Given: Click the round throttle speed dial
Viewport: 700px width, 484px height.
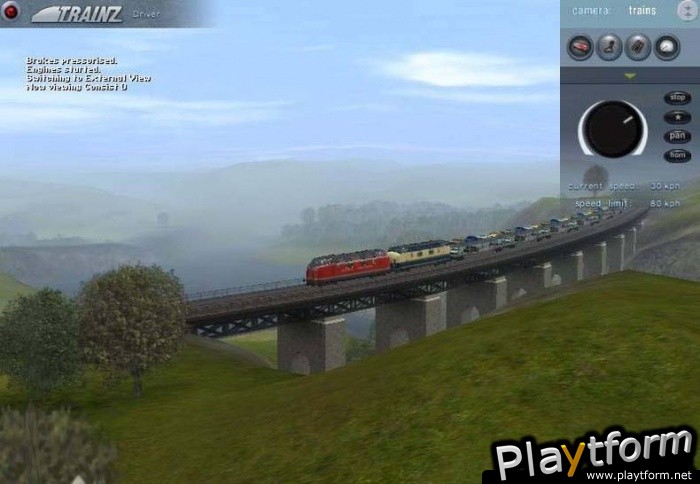Looking at the screenshot, I should [x=612, y=128].
